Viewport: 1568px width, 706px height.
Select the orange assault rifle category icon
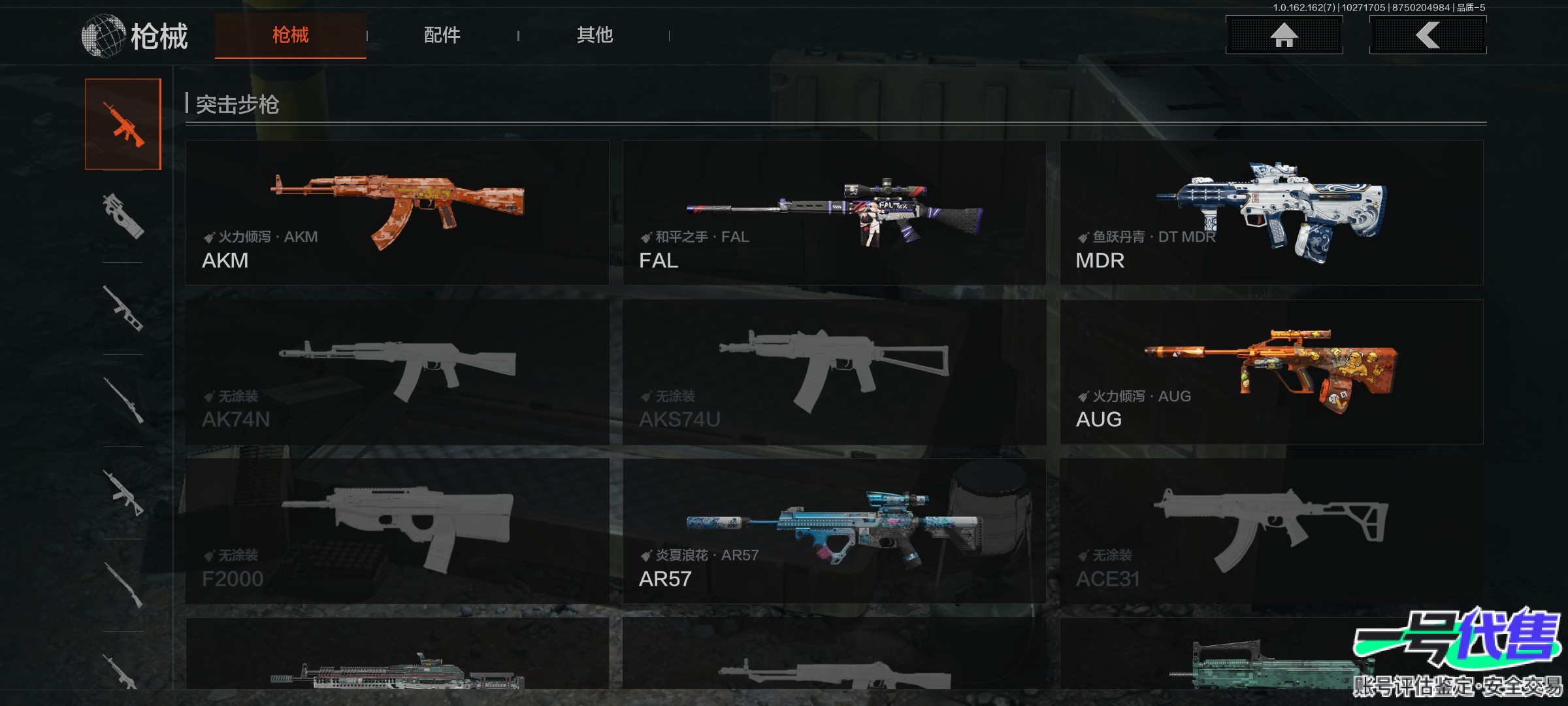click(x=123, y=124)
